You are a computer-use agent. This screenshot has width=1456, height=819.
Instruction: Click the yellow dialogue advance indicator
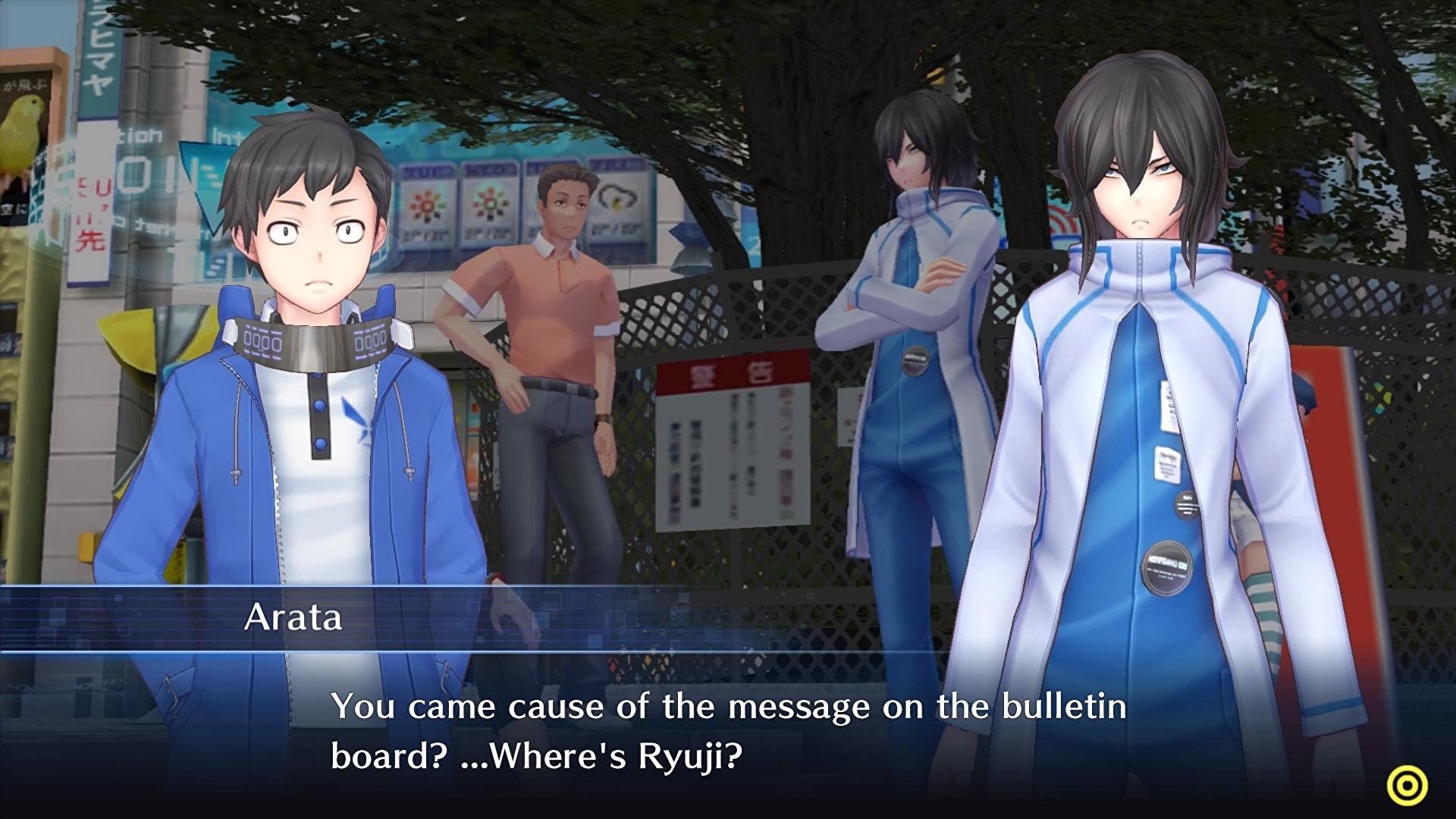coord(1407,786)
